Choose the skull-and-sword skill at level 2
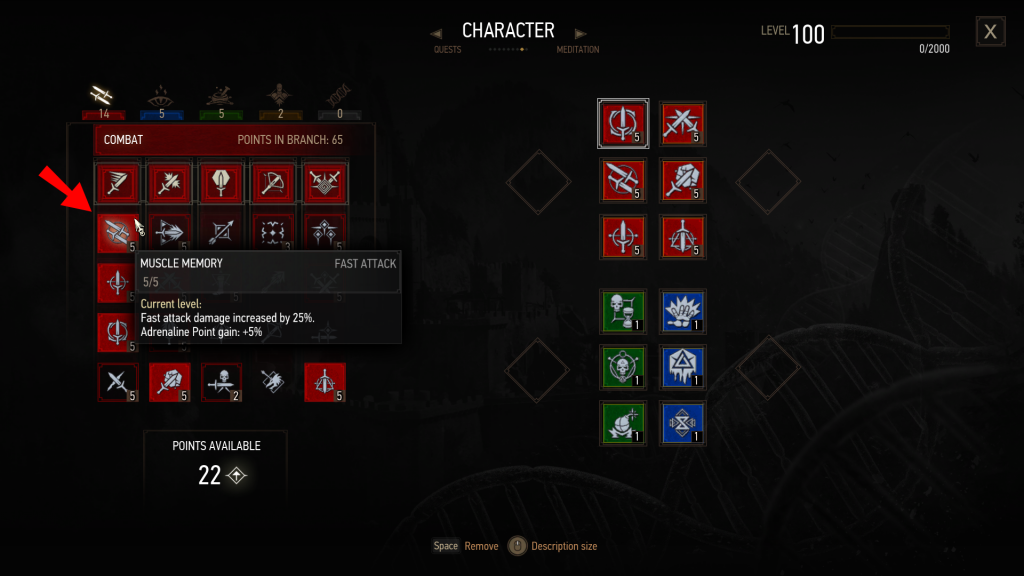This screenshot has height=576, width=1024. [221, 382]
